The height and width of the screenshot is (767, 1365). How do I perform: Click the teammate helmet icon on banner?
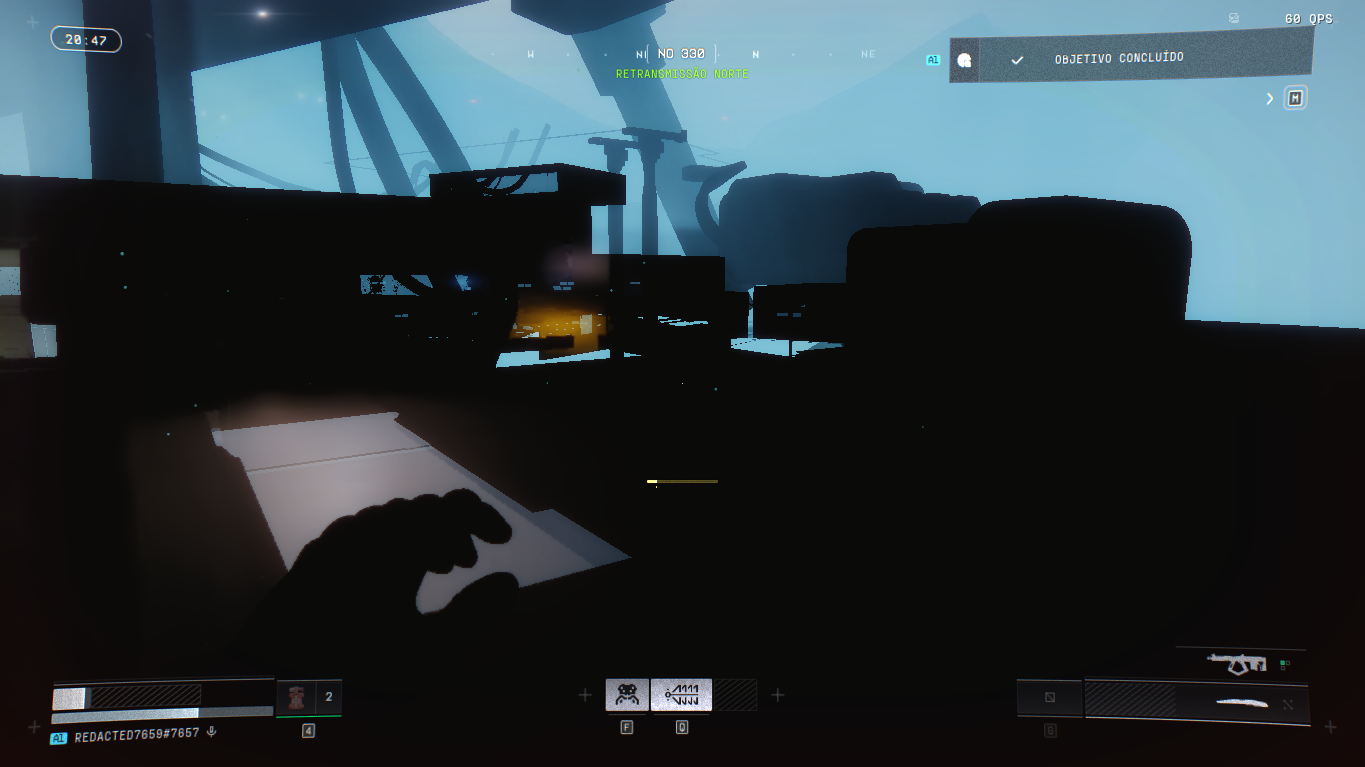coord(964,60)
